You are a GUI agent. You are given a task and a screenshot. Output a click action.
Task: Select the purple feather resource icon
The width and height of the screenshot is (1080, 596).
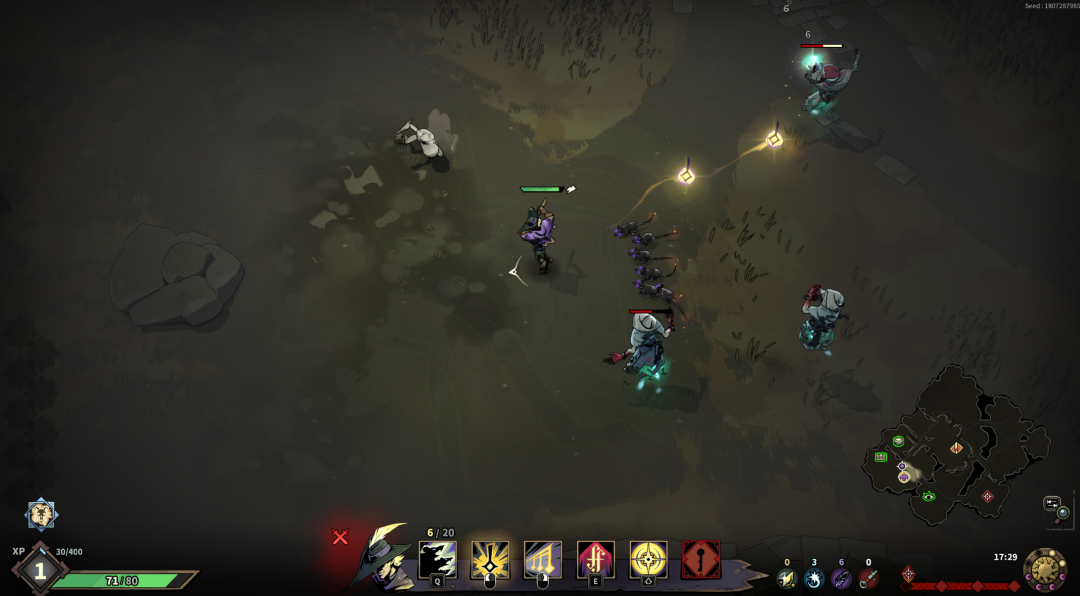coord(841,578)
